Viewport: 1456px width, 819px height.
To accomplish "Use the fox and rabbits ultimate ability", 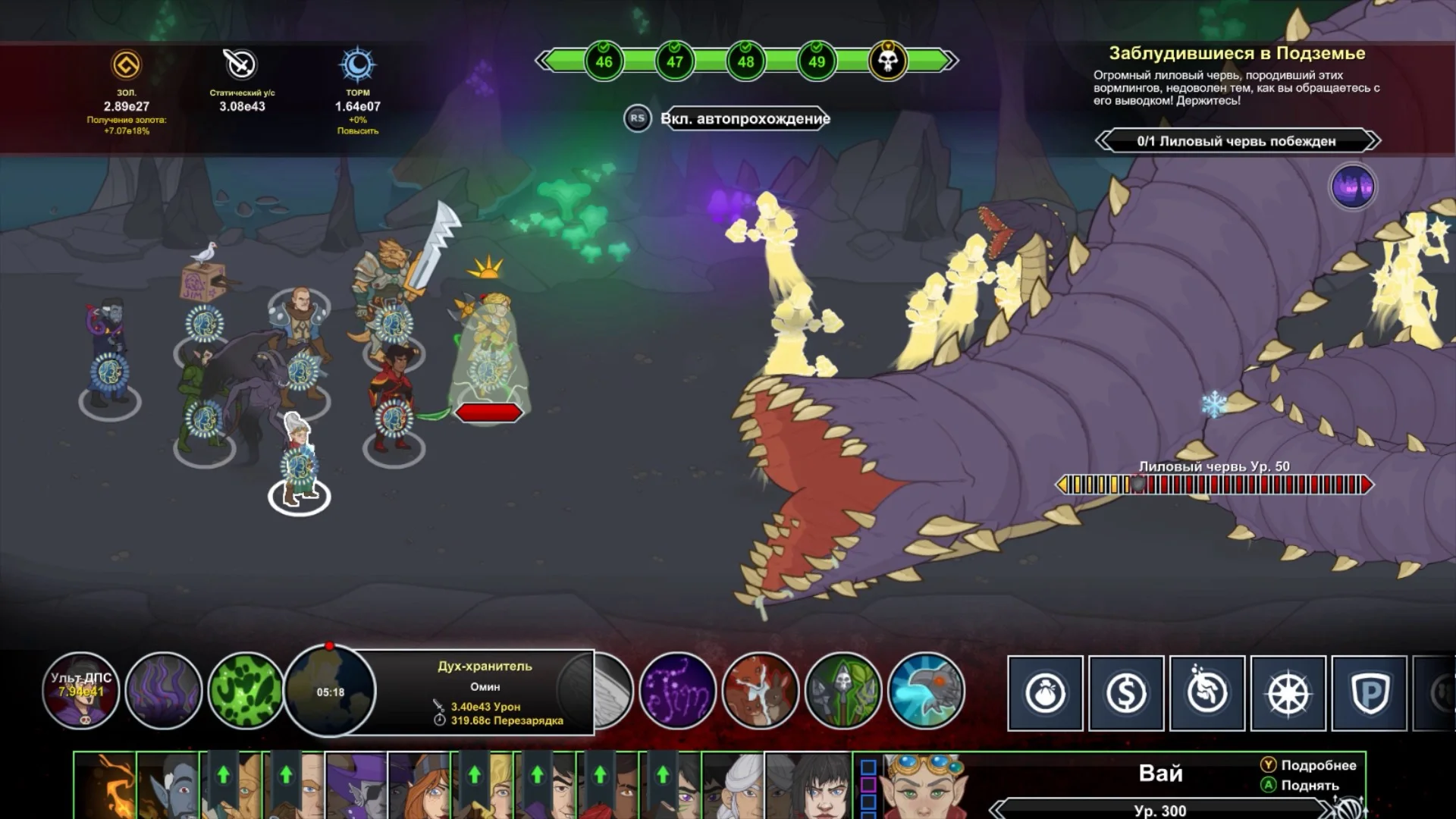I will (x=761, y=691).
